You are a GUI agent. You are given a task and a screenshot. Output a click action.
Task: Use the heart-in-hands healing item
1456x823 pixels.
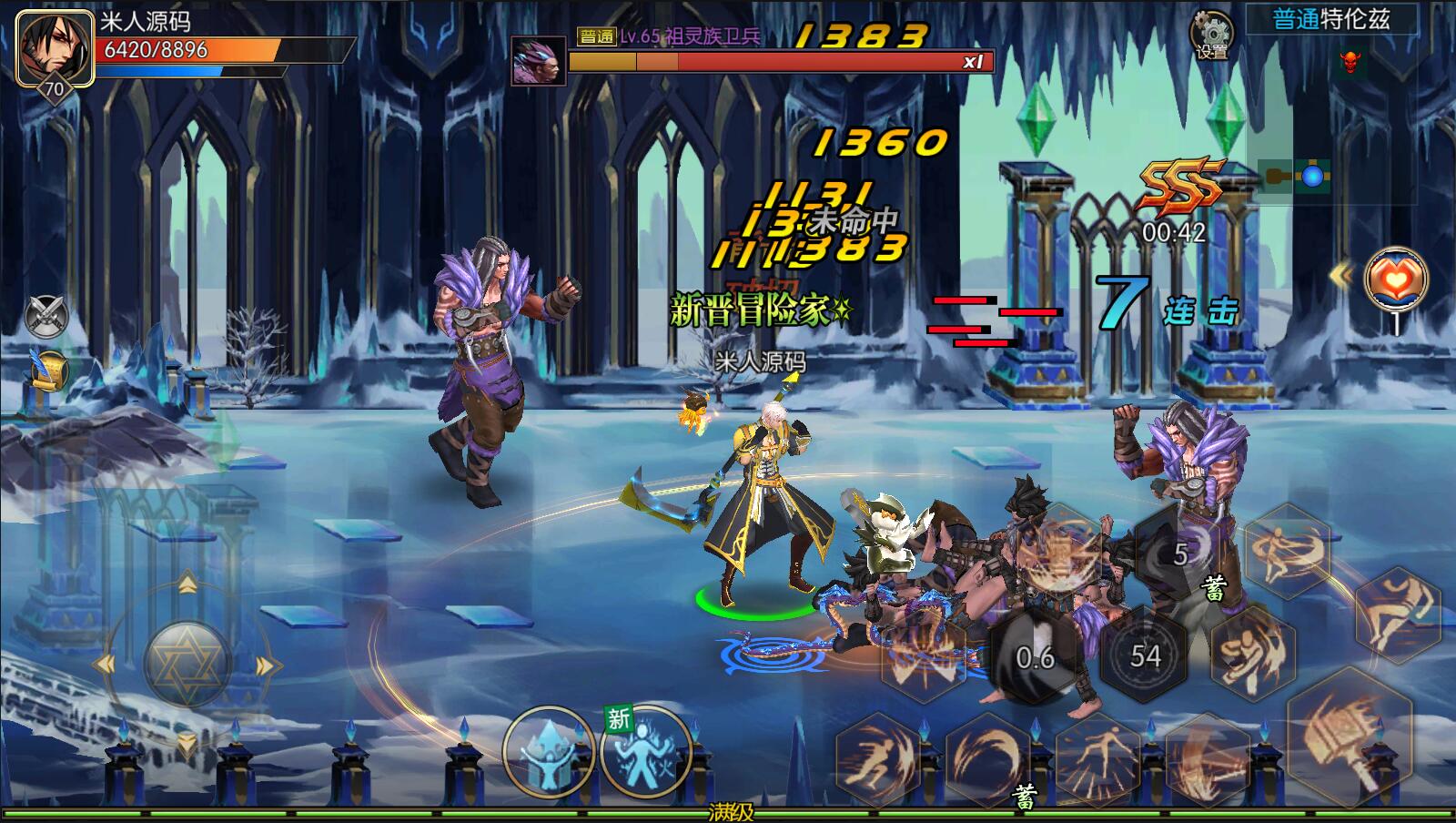tap(1396, 280)
